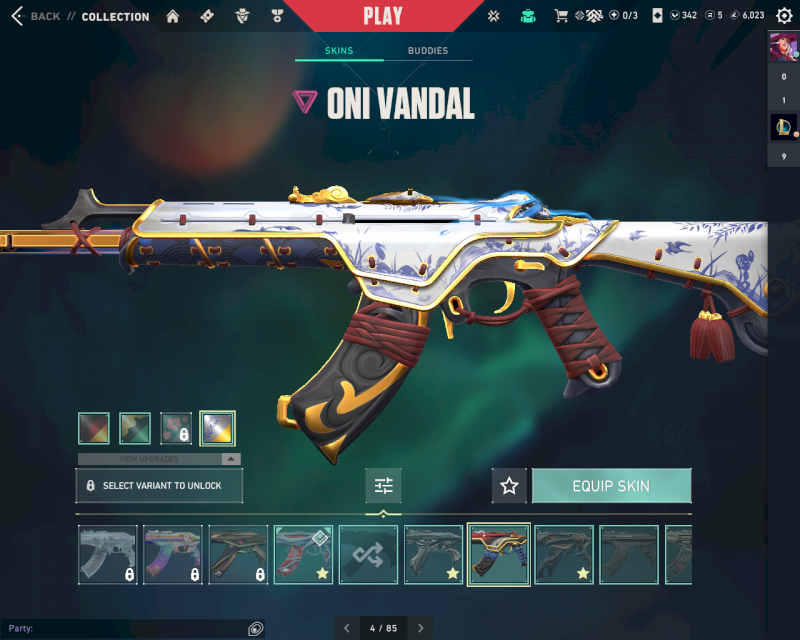The image size is (800, 640).
Task: Pick the locked variant swatch
Action: point(176,428)
